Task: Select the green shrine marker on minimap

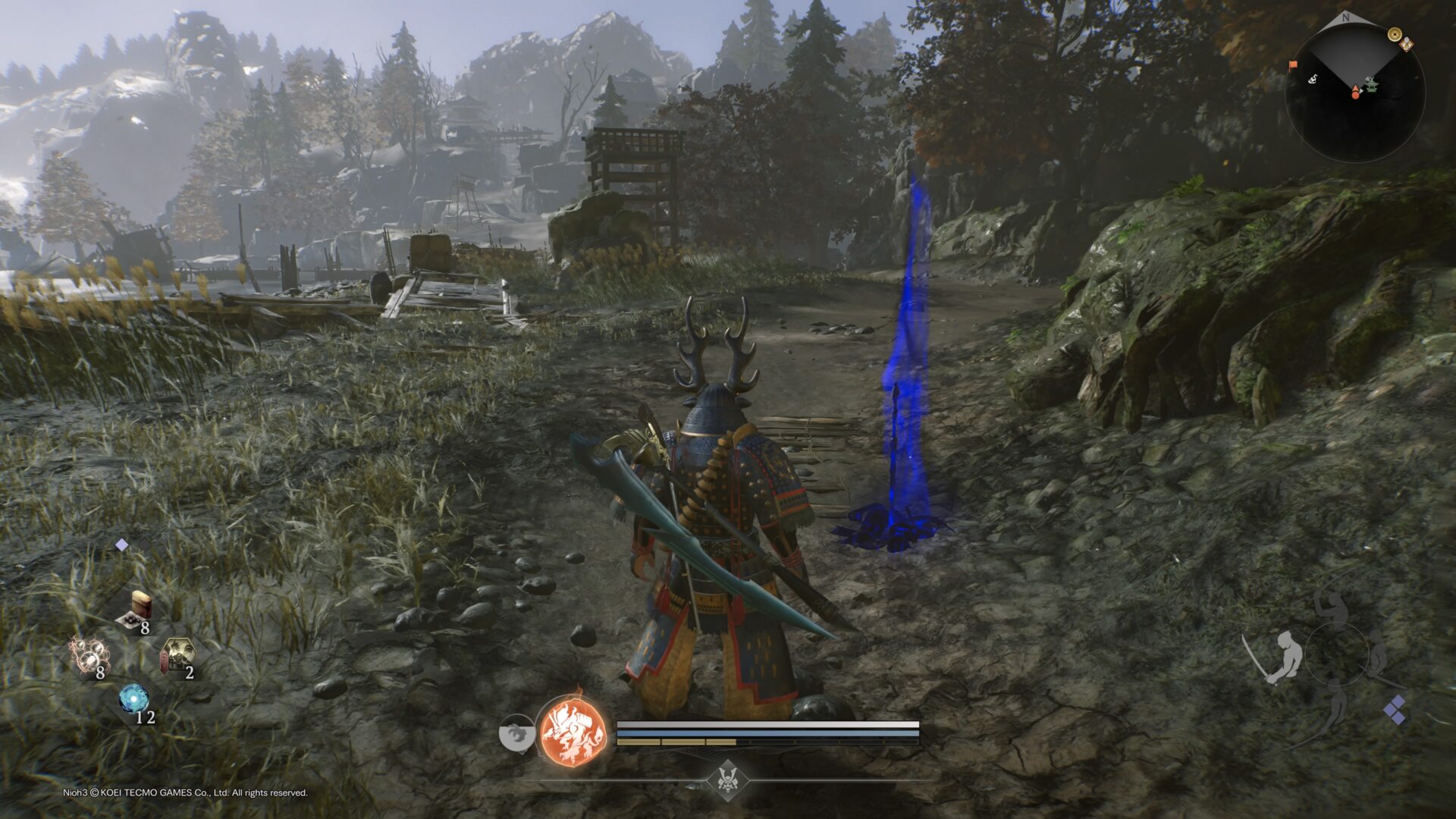Action: click(1371, 86)
